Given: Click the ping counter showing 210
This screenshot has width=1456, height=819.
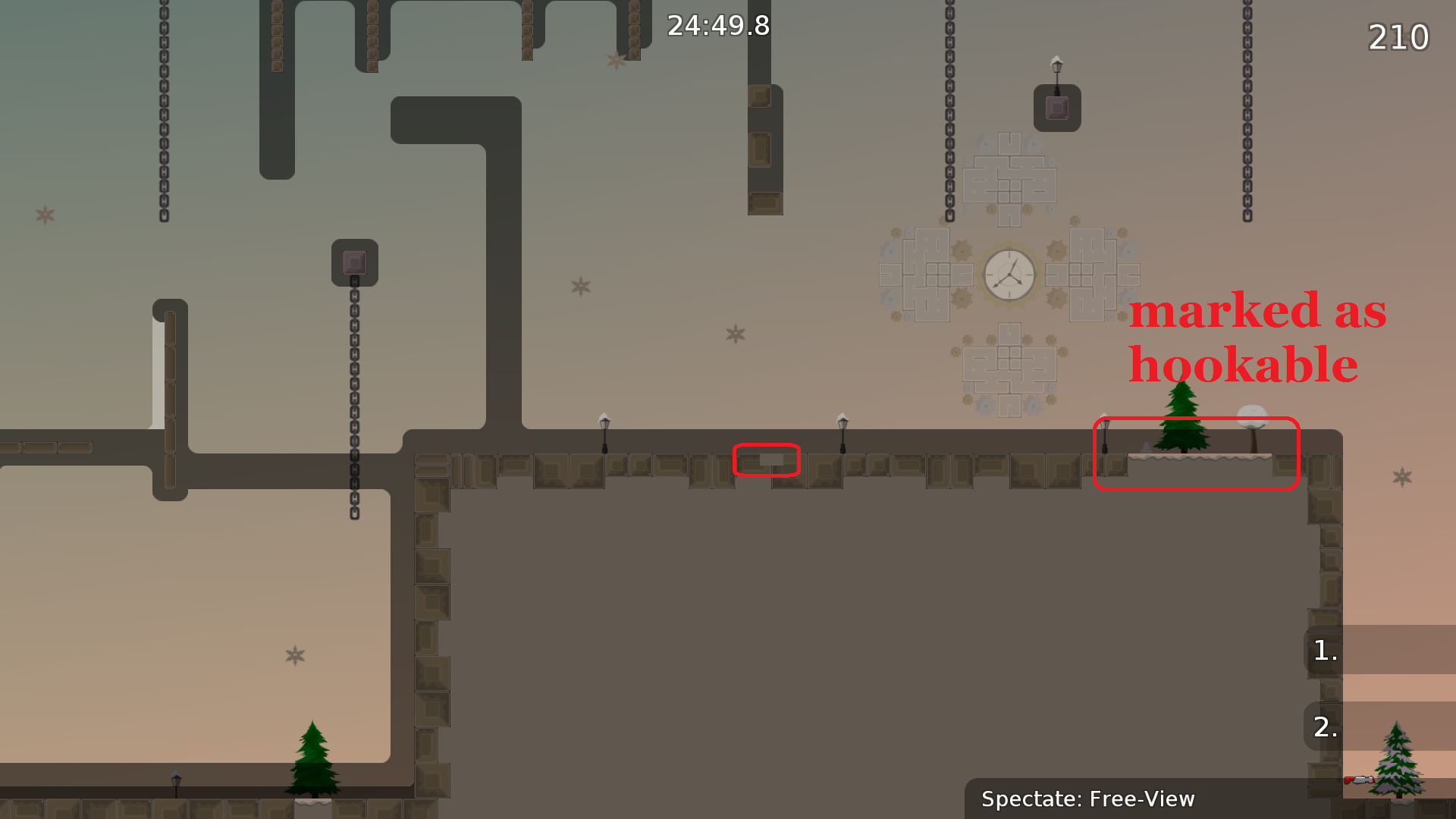Looking at the screenshot, I should point(1398,36).
